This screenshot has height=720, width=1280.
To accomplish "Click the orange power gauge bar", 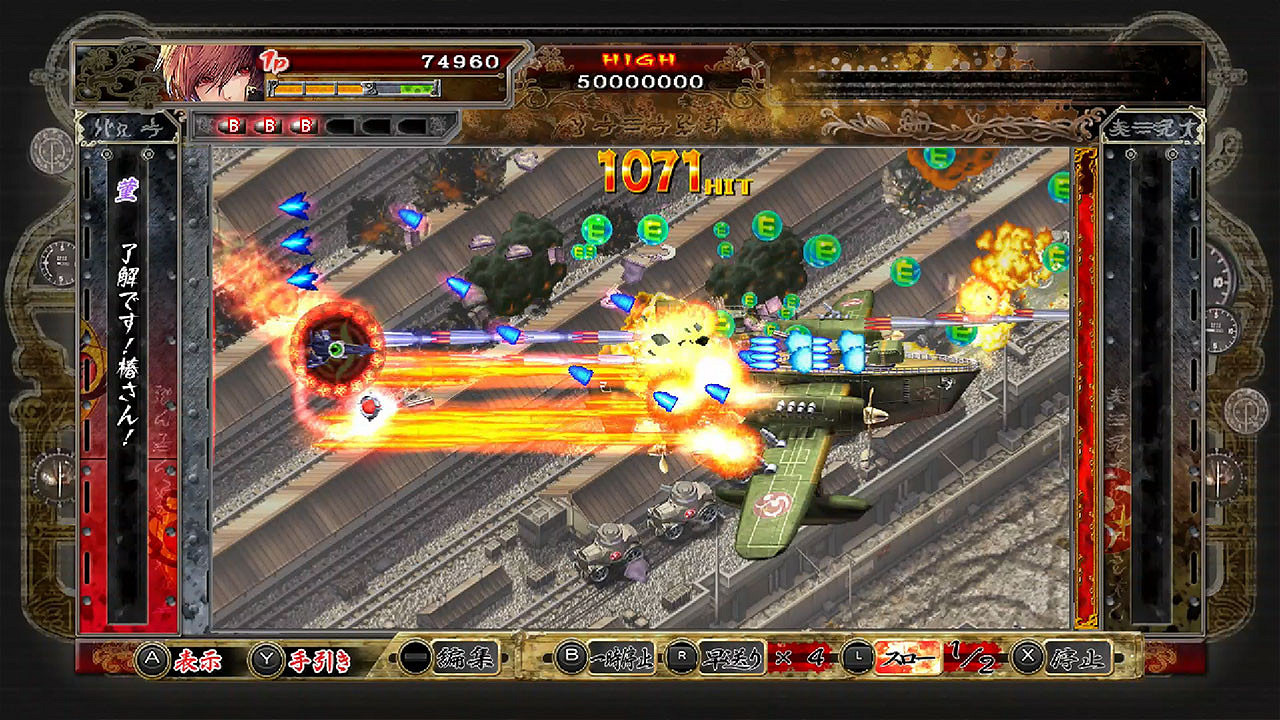I will click(x=317, y=88).
